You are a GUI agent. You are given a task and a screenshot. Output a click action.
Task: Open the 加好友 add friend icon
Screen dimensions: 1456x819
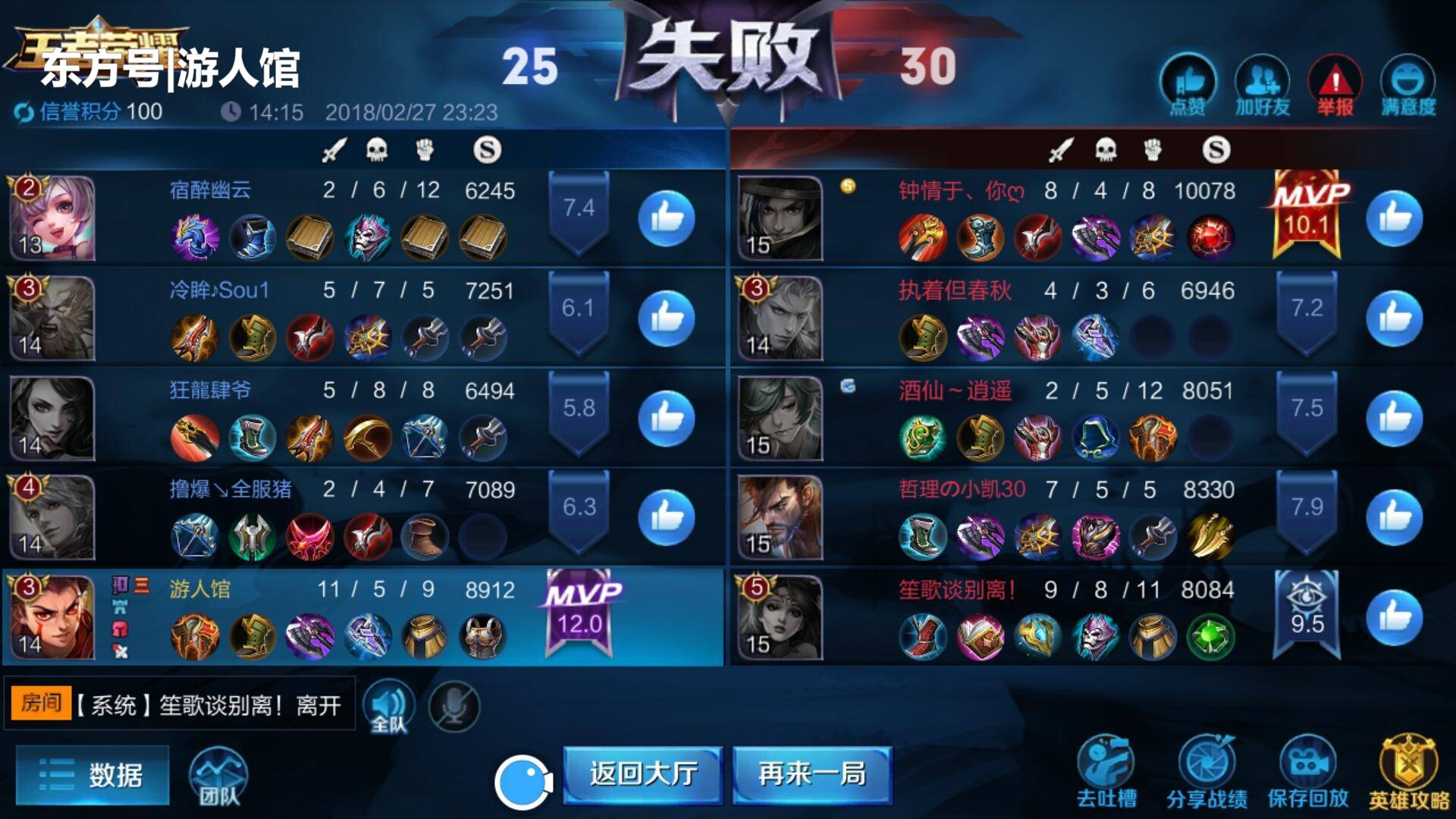(x=1261, y=80)
